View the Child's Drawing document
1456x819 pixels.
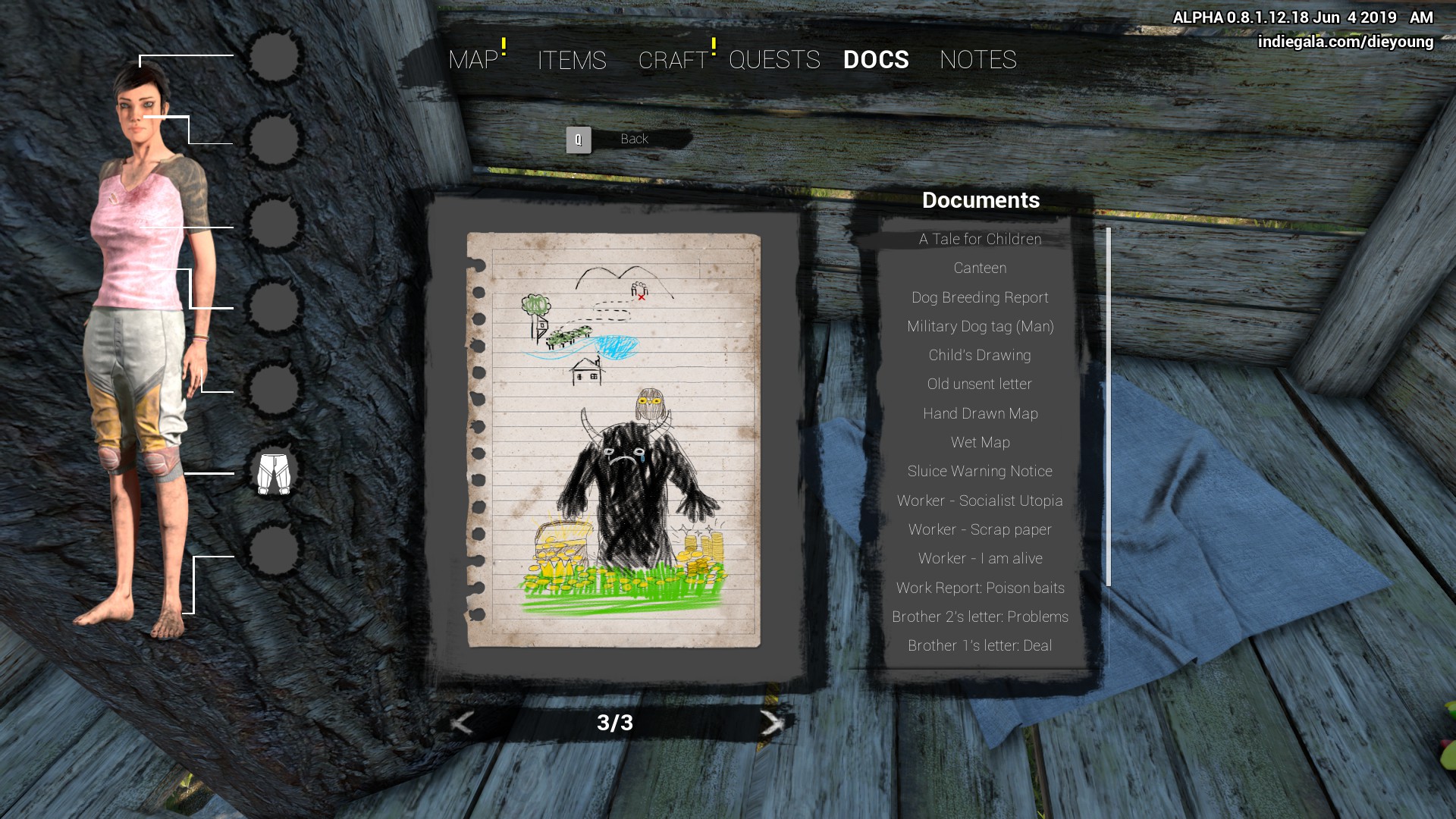980,356
